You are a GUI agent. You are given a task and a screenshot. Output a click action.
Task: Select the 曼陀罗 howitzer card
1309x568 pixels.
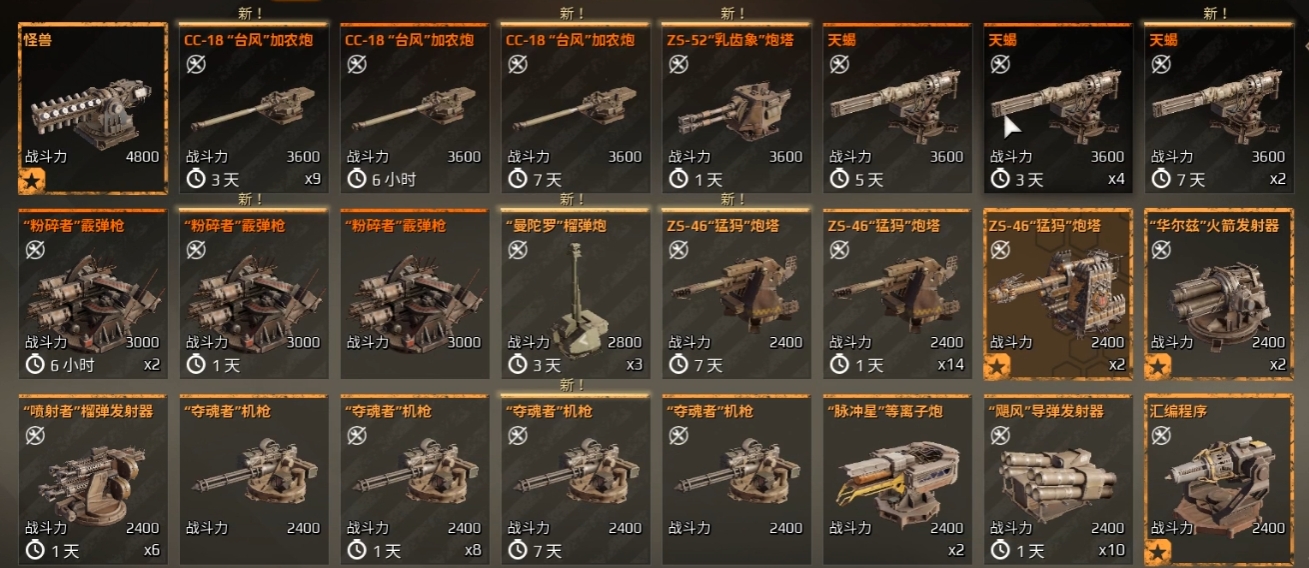575,294
